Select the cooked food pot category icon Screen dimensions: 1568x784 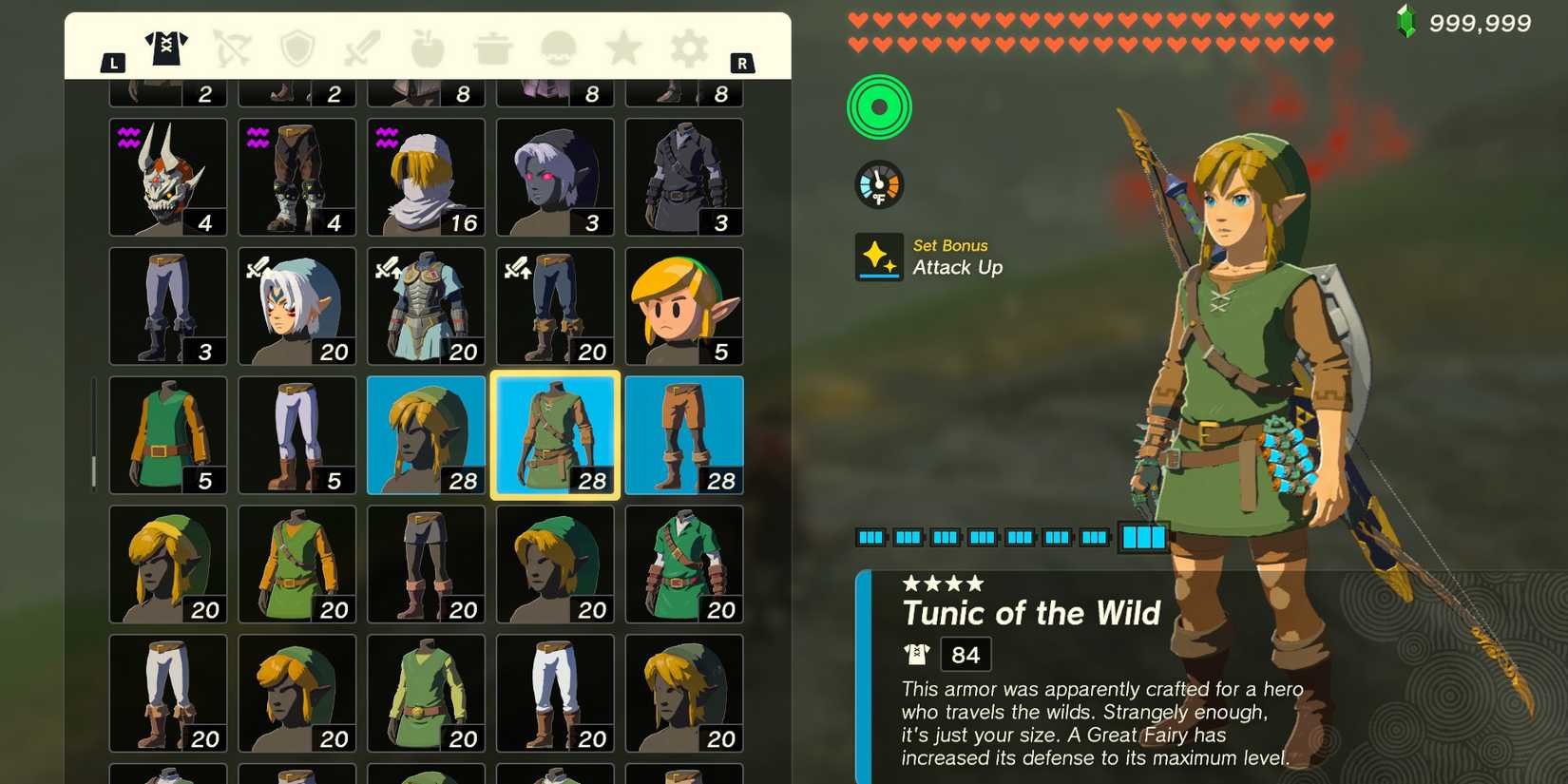click(x=492, y=48)
